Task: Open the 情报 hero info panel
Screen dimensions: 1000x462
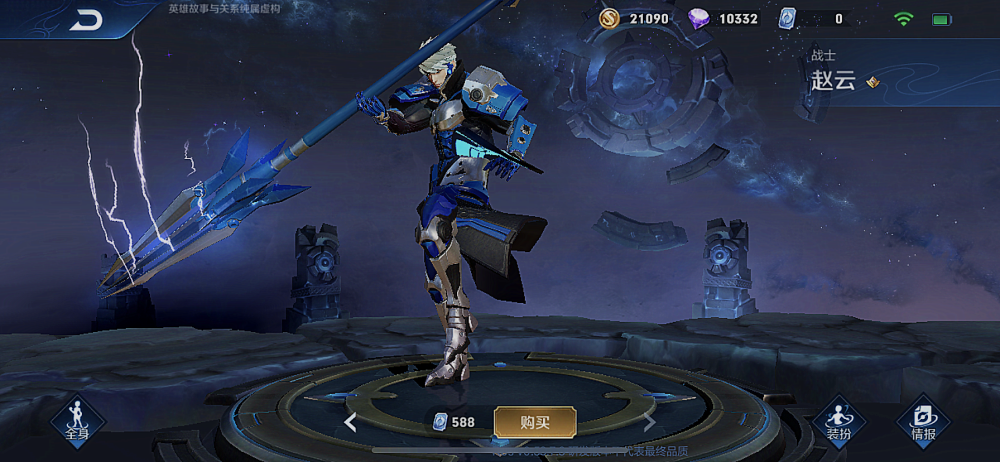Action: point(923,421)
